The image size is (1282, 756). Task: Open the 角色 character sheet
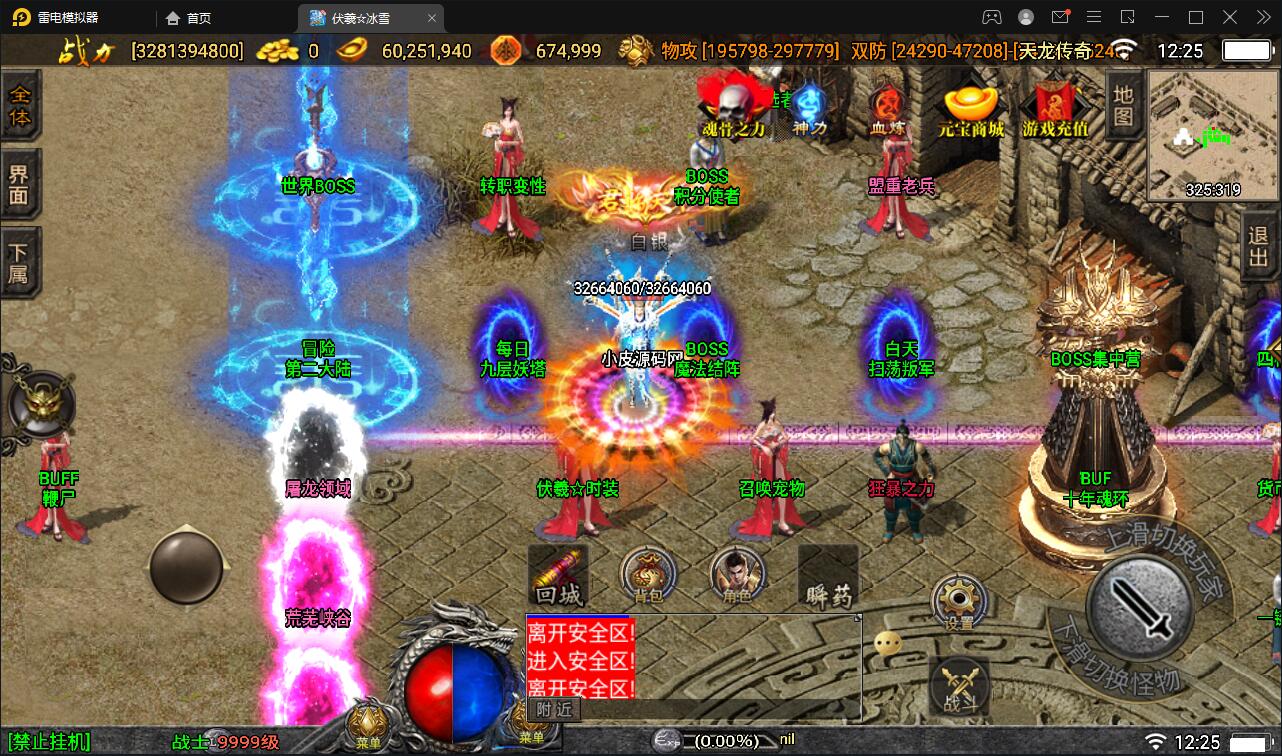[x=737, y=576]
